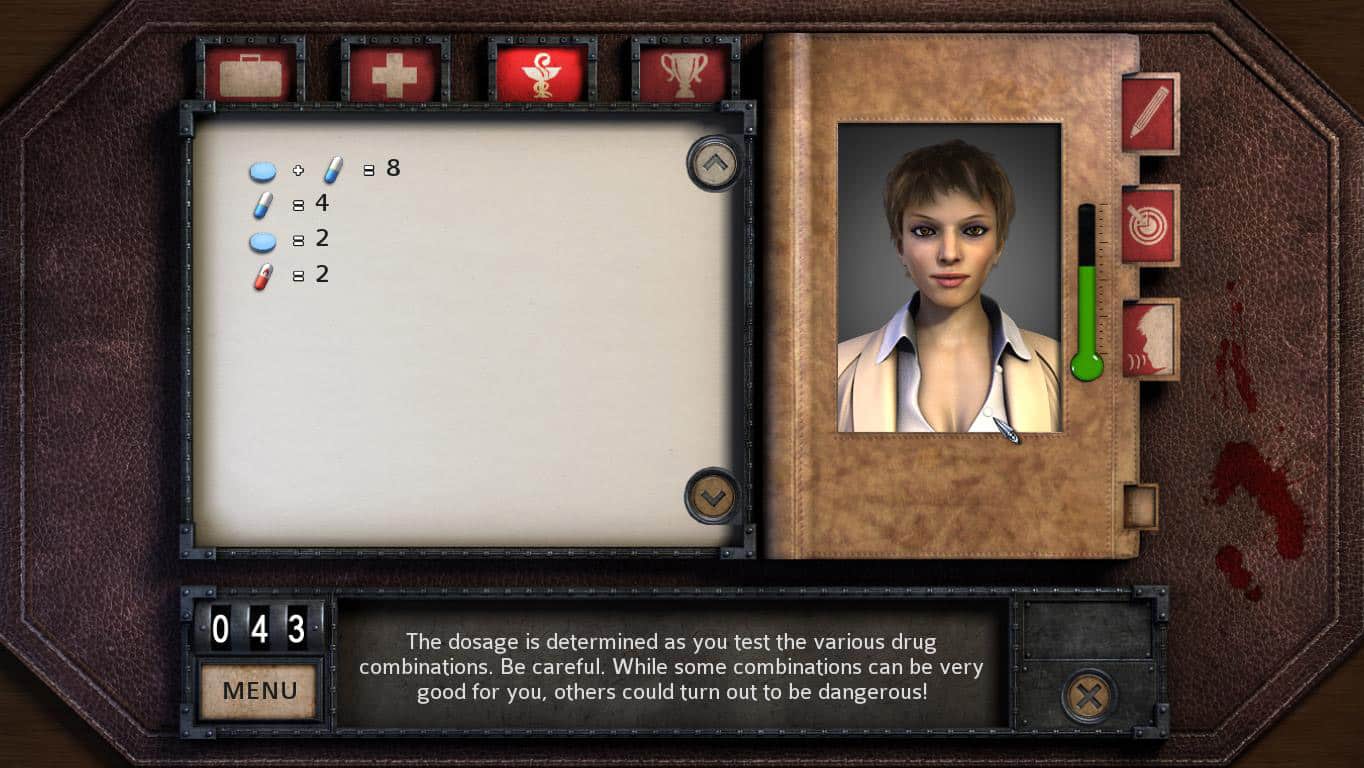Click the scroll down arrow button

[x=713, y=495]
